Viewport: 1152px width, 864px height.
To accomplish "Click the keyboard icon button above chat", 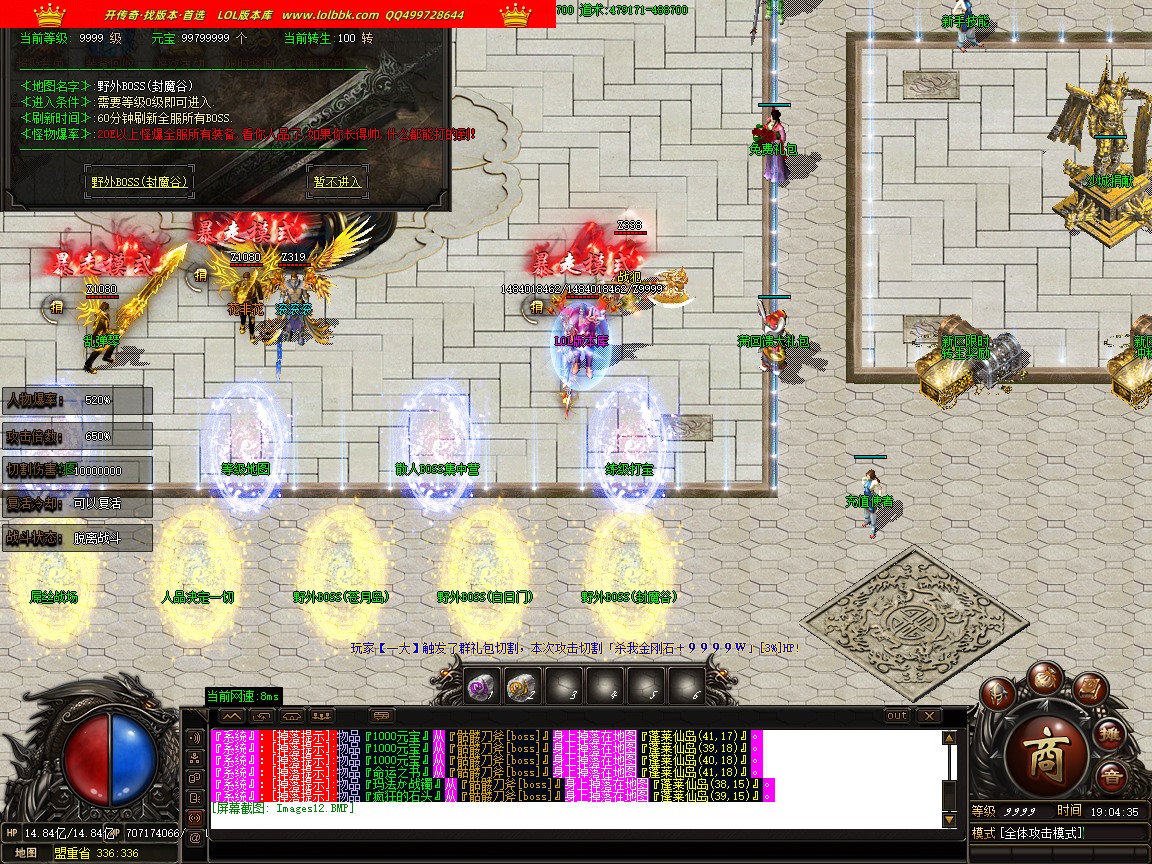I will pyautogui.click(x=381, y=716).
